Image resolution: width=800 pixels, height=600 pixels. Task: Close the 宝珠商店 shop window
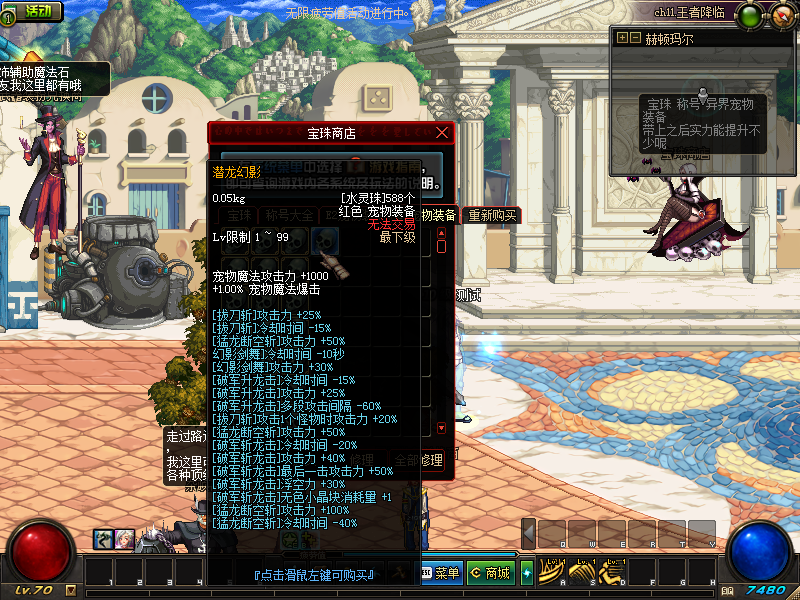pyautogui.click(x=443, y=132)
